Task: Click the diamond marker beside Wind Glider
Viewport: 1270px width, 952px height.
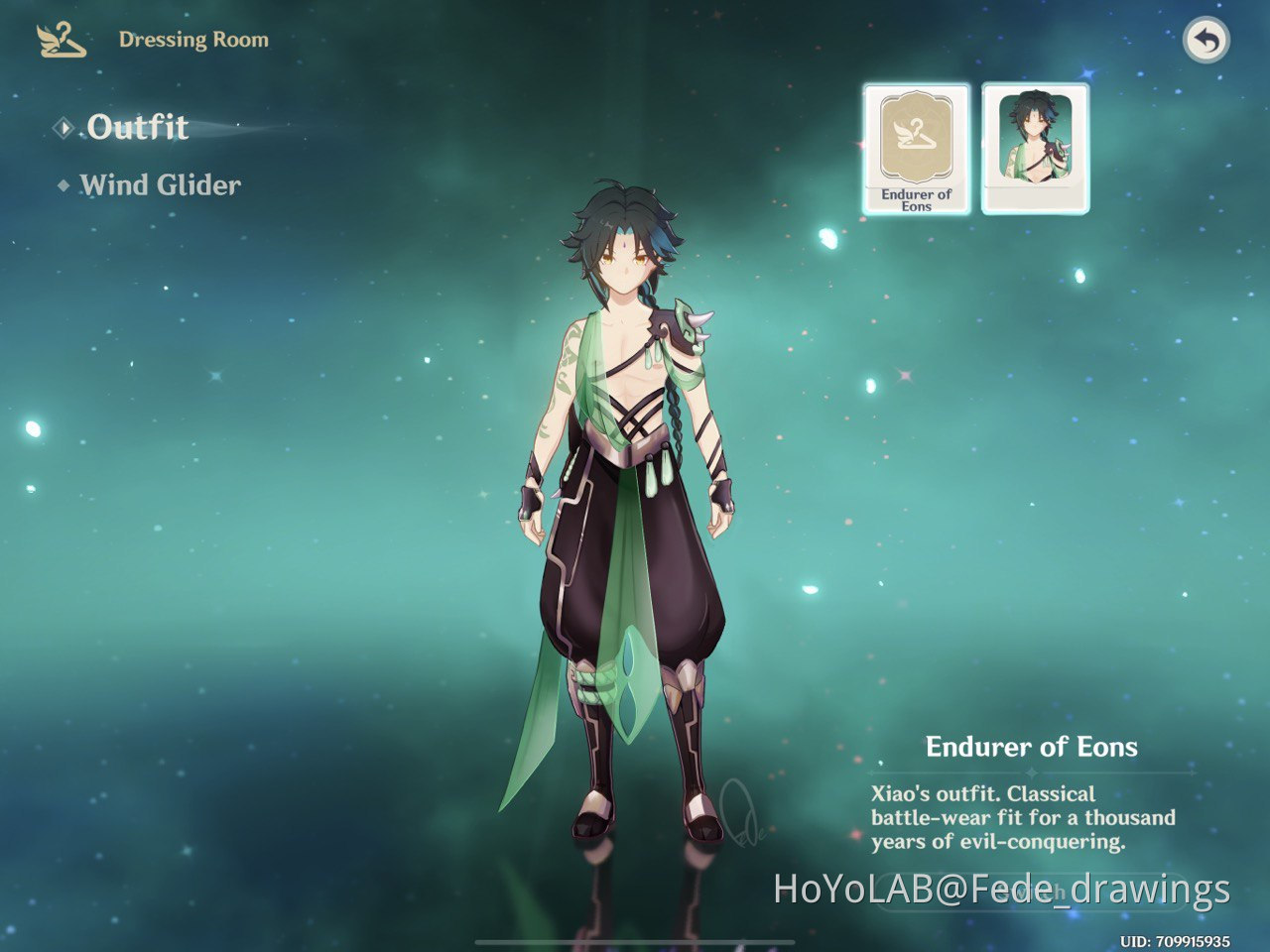Action: pos(63,184)
